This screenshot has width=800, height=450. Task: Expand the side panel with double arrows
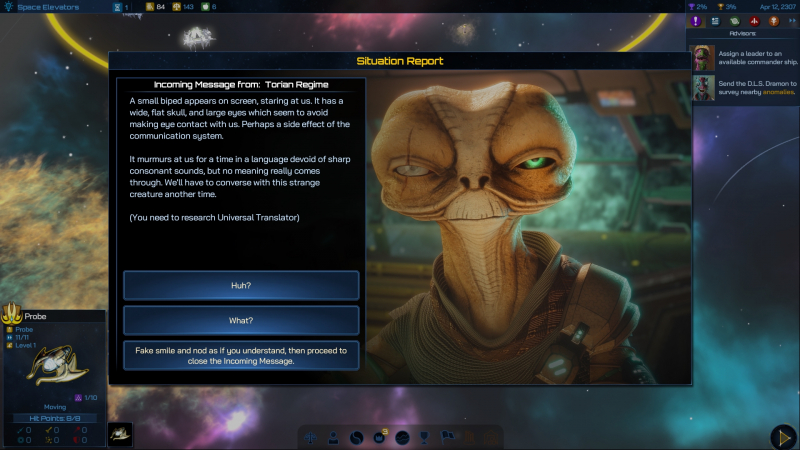[x=791, y=21]
